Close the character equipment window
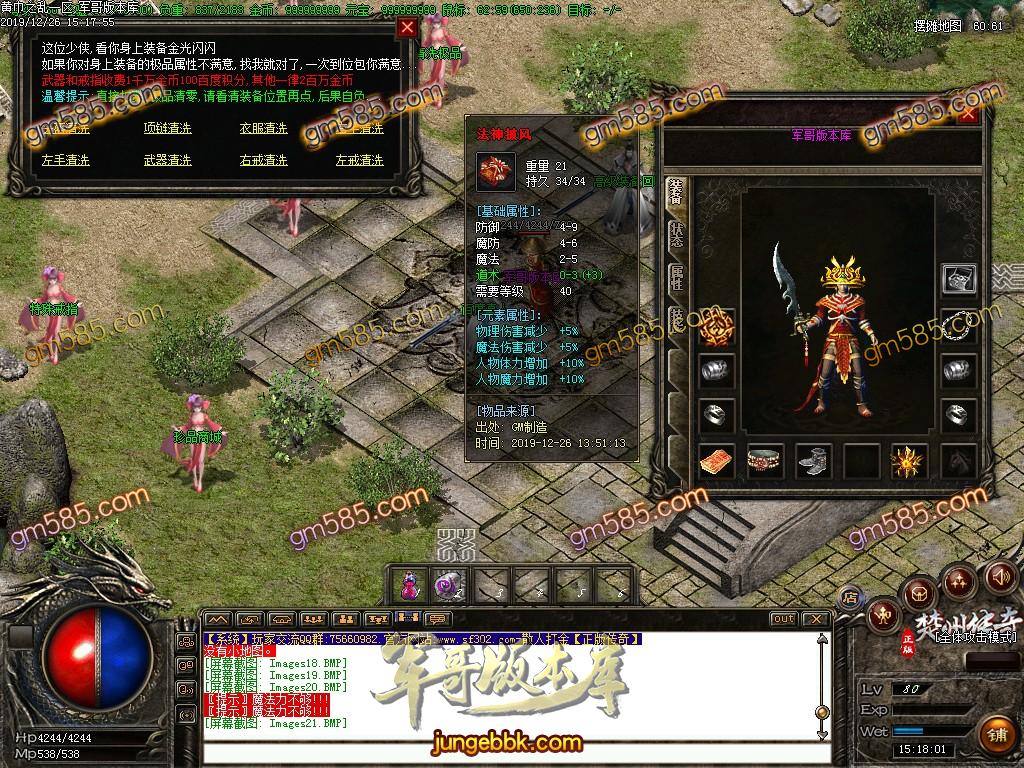This screenshot has width=1024, height=768. point(968,114)
